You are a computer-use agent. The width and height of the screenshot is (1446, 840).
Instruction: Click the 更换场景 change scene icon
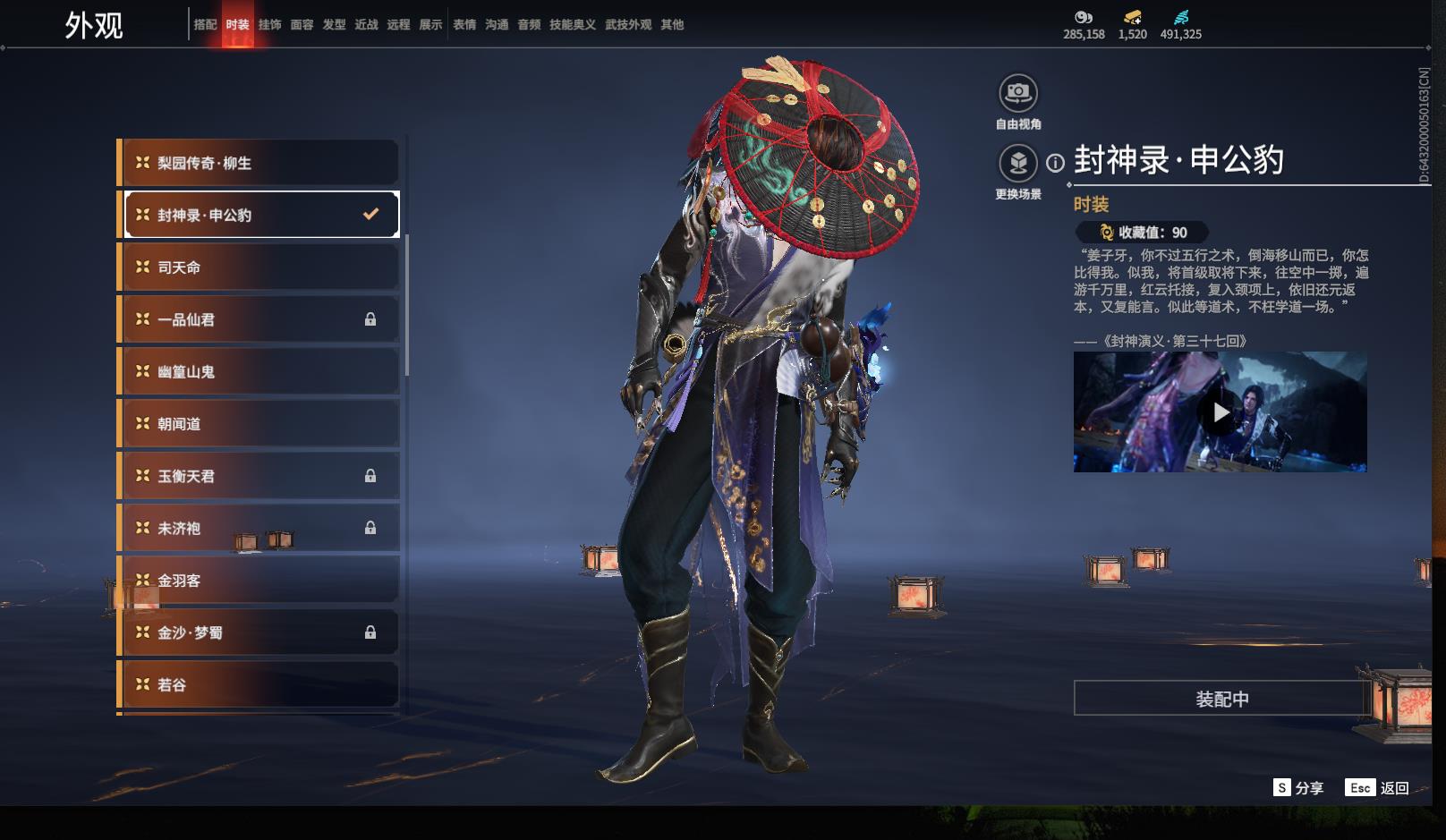coord(1017,164)
